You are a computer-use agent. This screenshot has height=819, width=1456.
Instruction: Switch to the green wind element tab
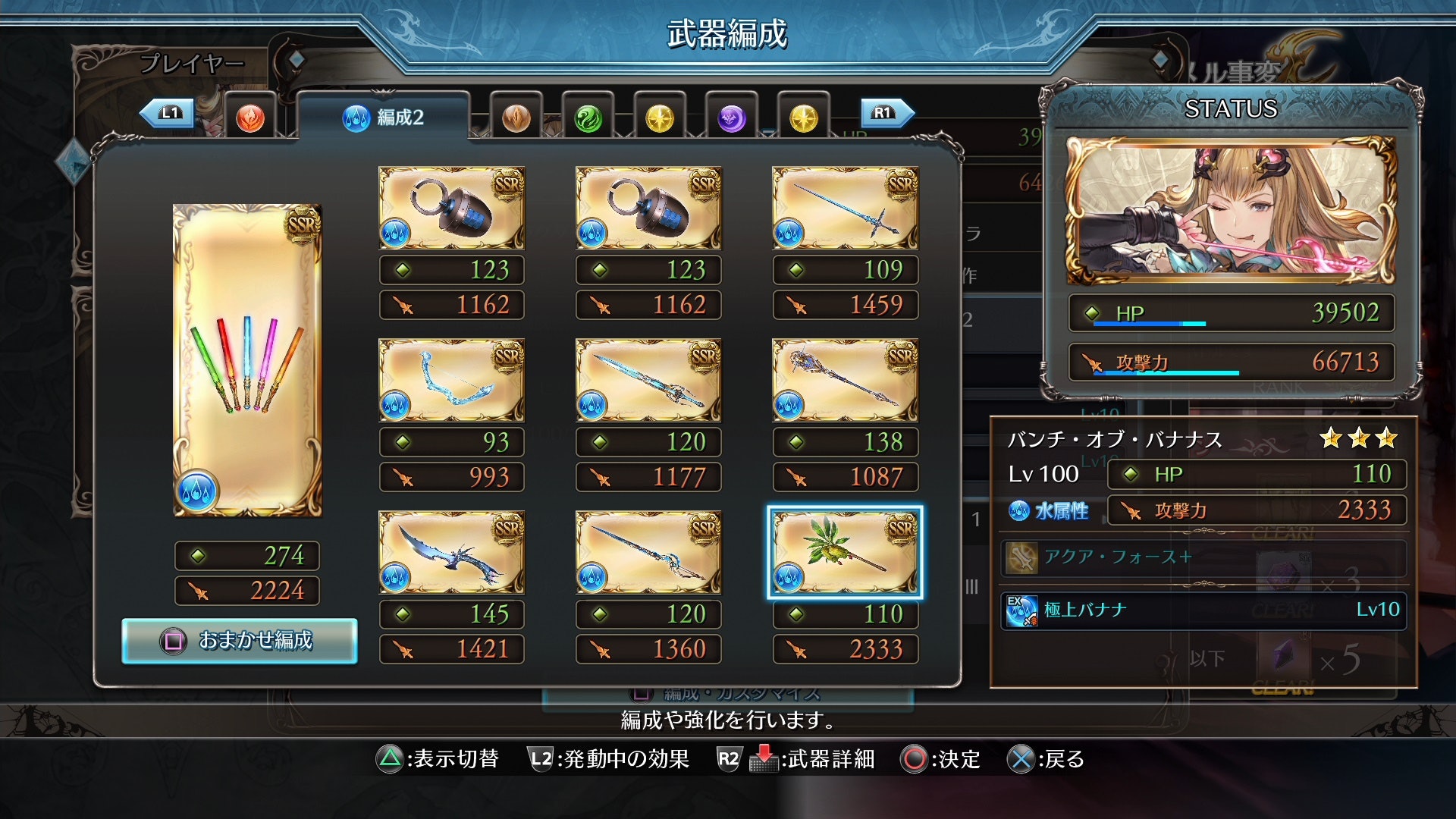(x=588, y=118)
